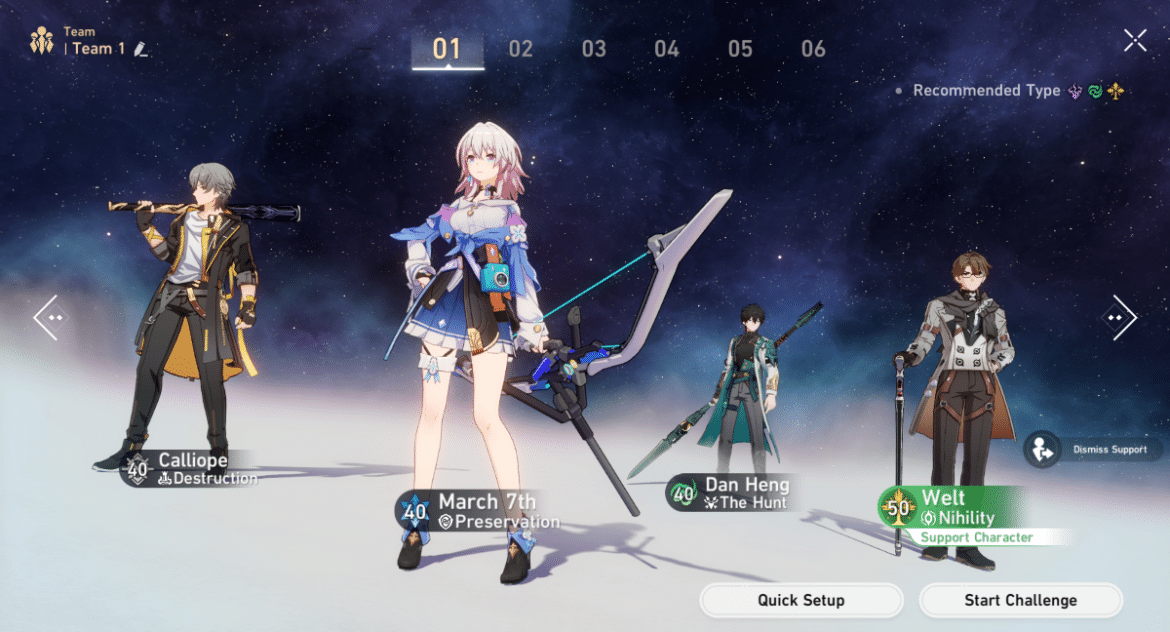The height and width of the screenshot is (632, 1170).
Task: Close the team setup screen
Action: [1135, 40]
